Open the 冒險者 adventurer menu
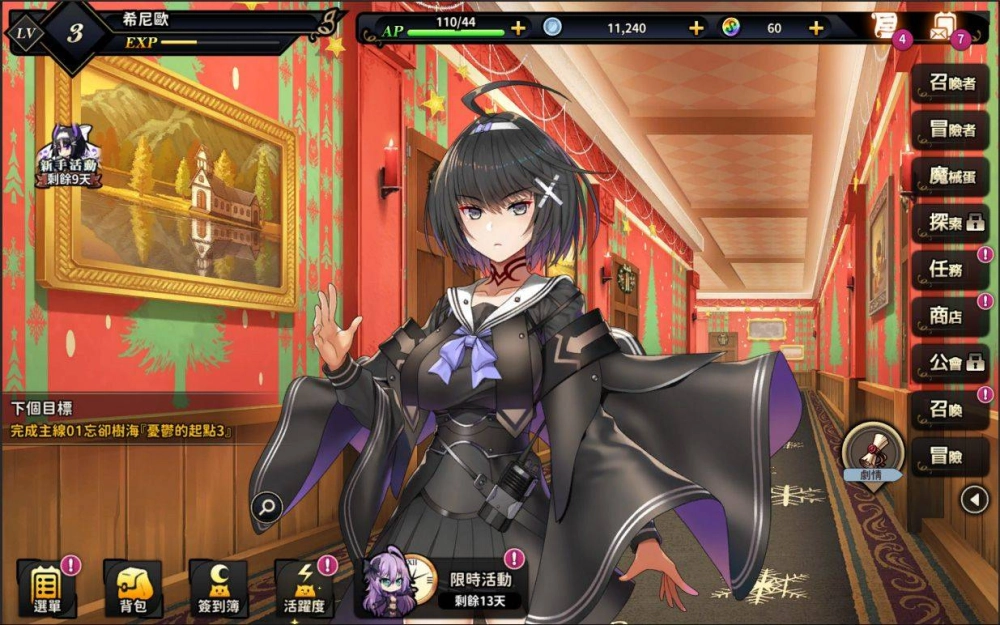 [951, 130]
